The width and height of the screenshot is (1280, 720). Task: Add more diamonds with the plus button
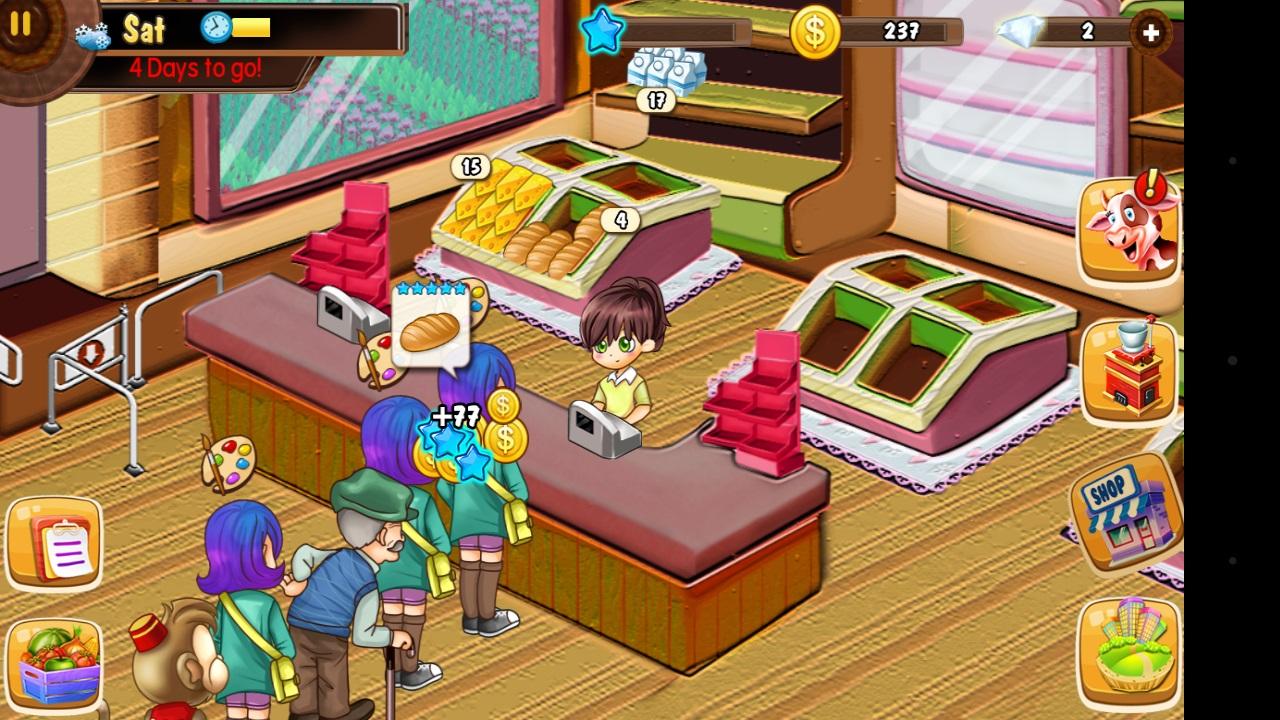tap(1151, 33)
